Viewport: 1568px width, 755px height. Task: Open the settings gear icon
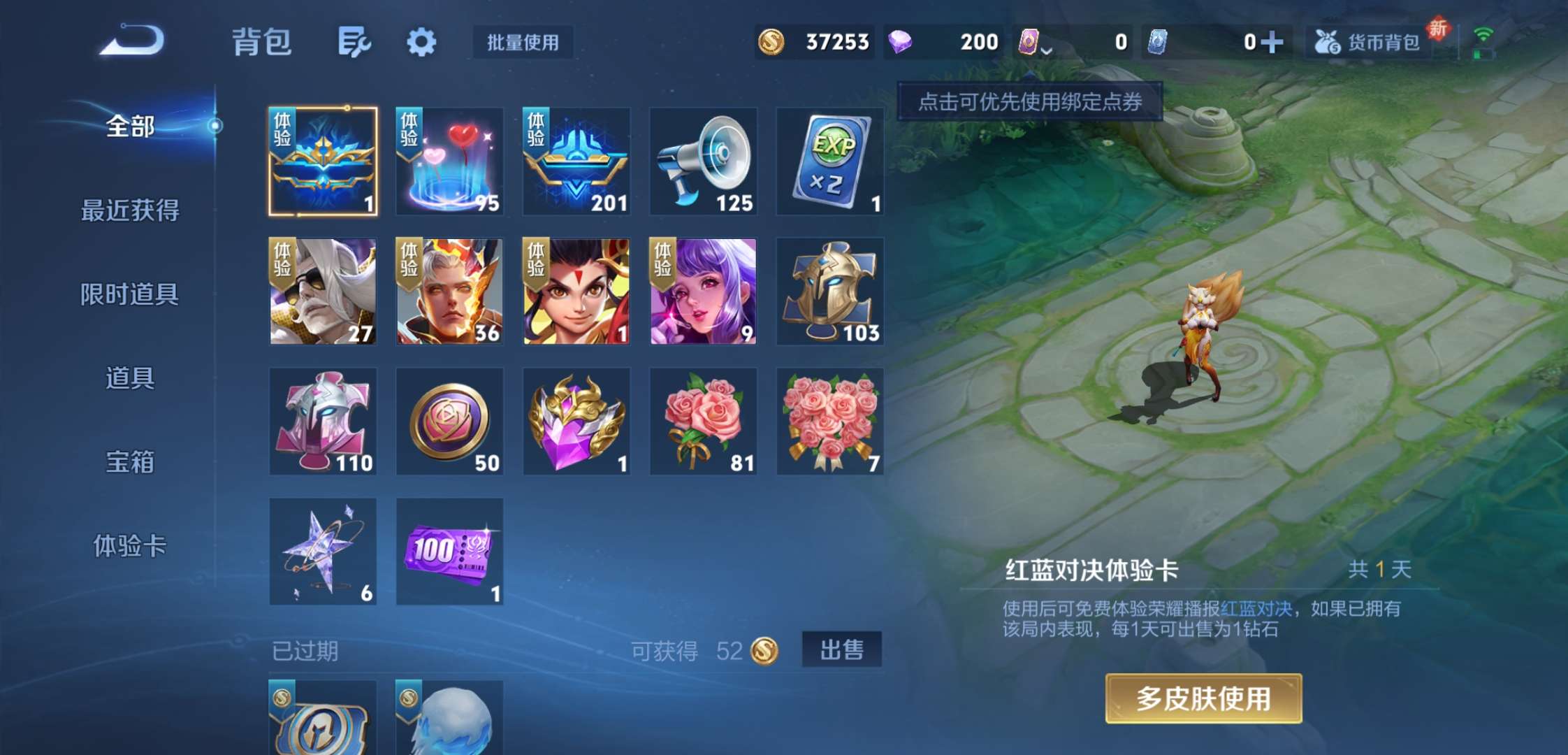[421, 42]
